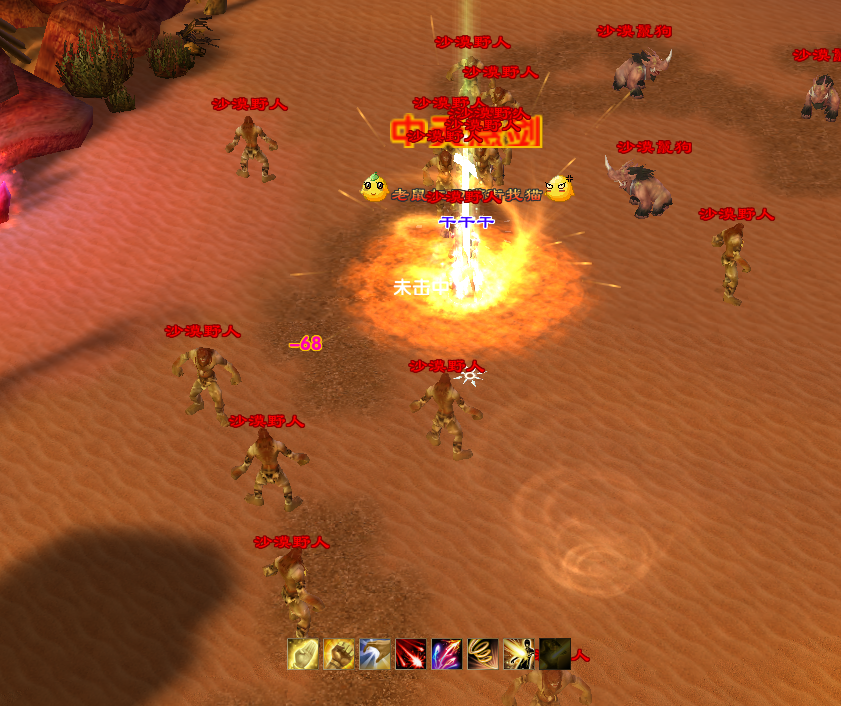Viewport: 841px width, 706px height.
Task: Use the golden spiral whirlwind skill
Action: coord(483,654)
